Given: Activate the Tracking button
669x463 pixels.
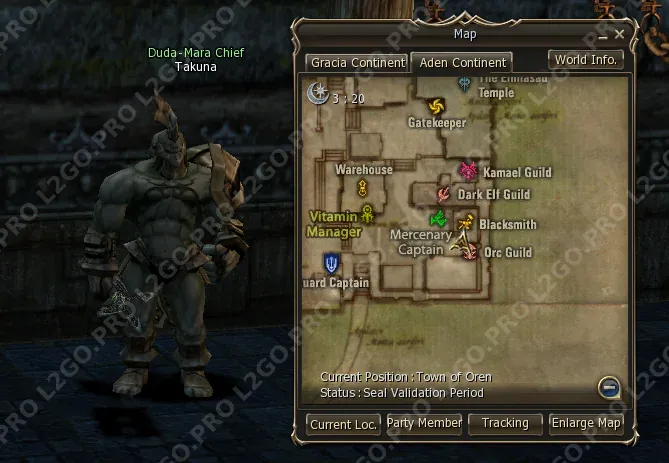Looking at the screenshot, I should pos(505,424).
